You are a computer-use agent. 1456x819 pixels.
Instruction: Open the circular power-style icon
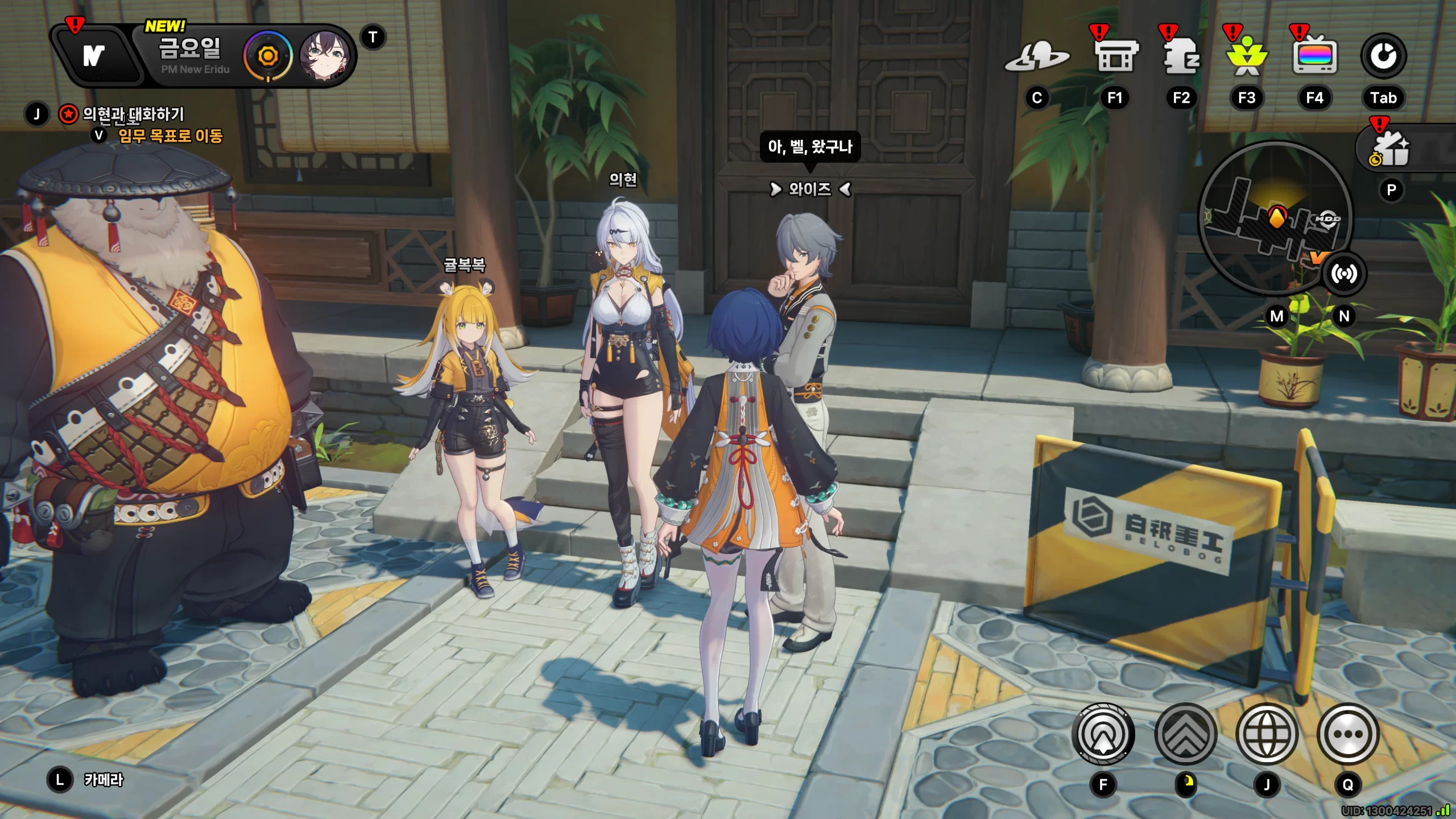pos(1383,56)
